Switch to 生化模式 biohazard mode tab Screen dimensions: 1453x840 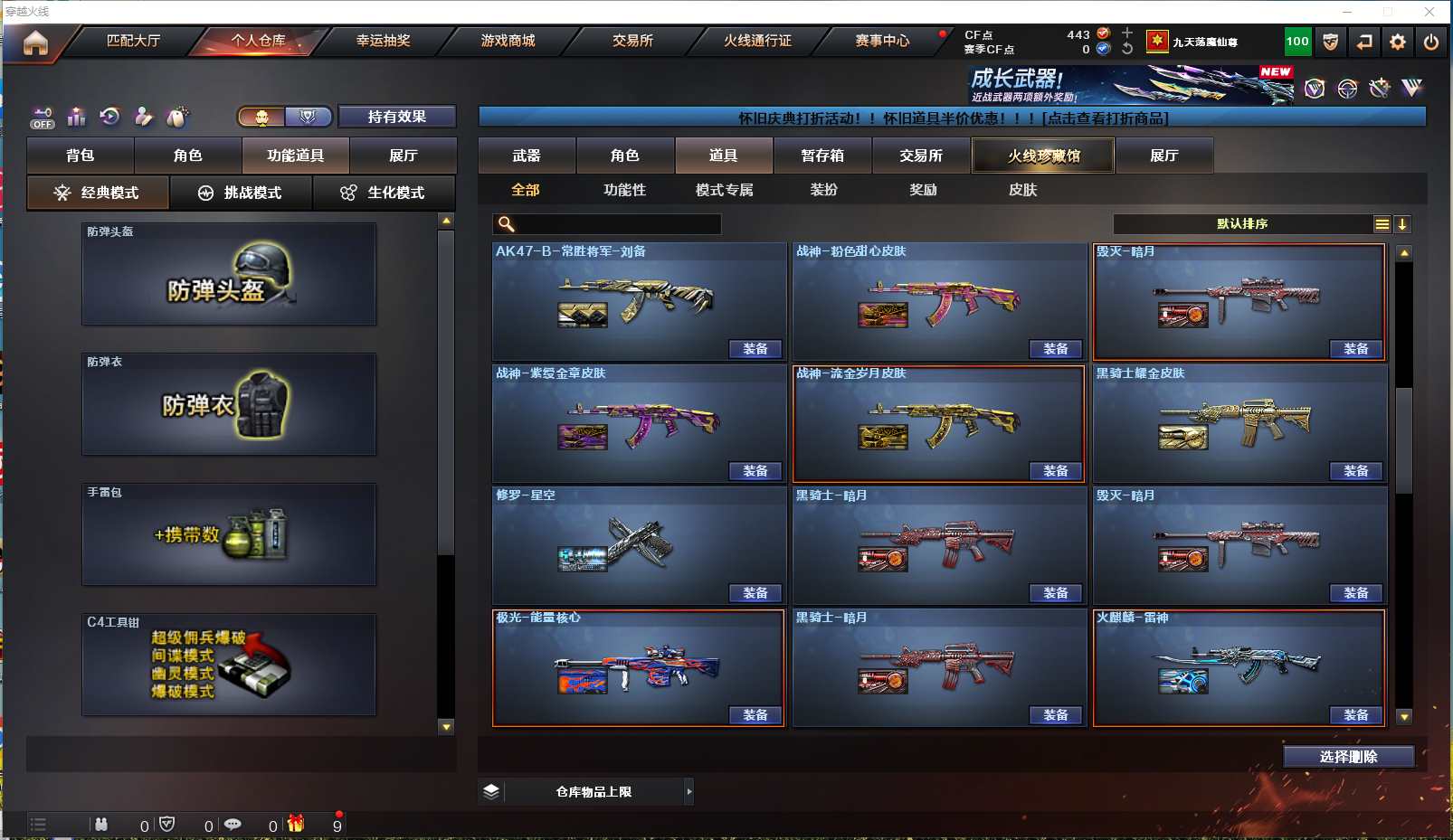point(384,193)
